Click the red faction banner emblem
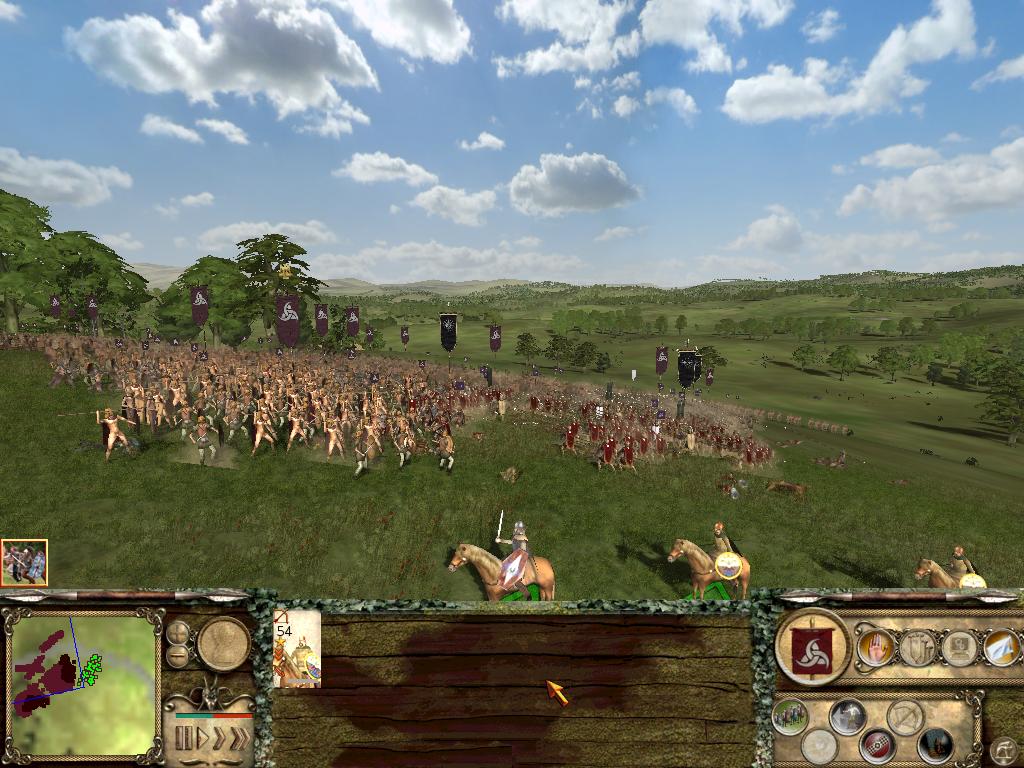 [812, 648]
